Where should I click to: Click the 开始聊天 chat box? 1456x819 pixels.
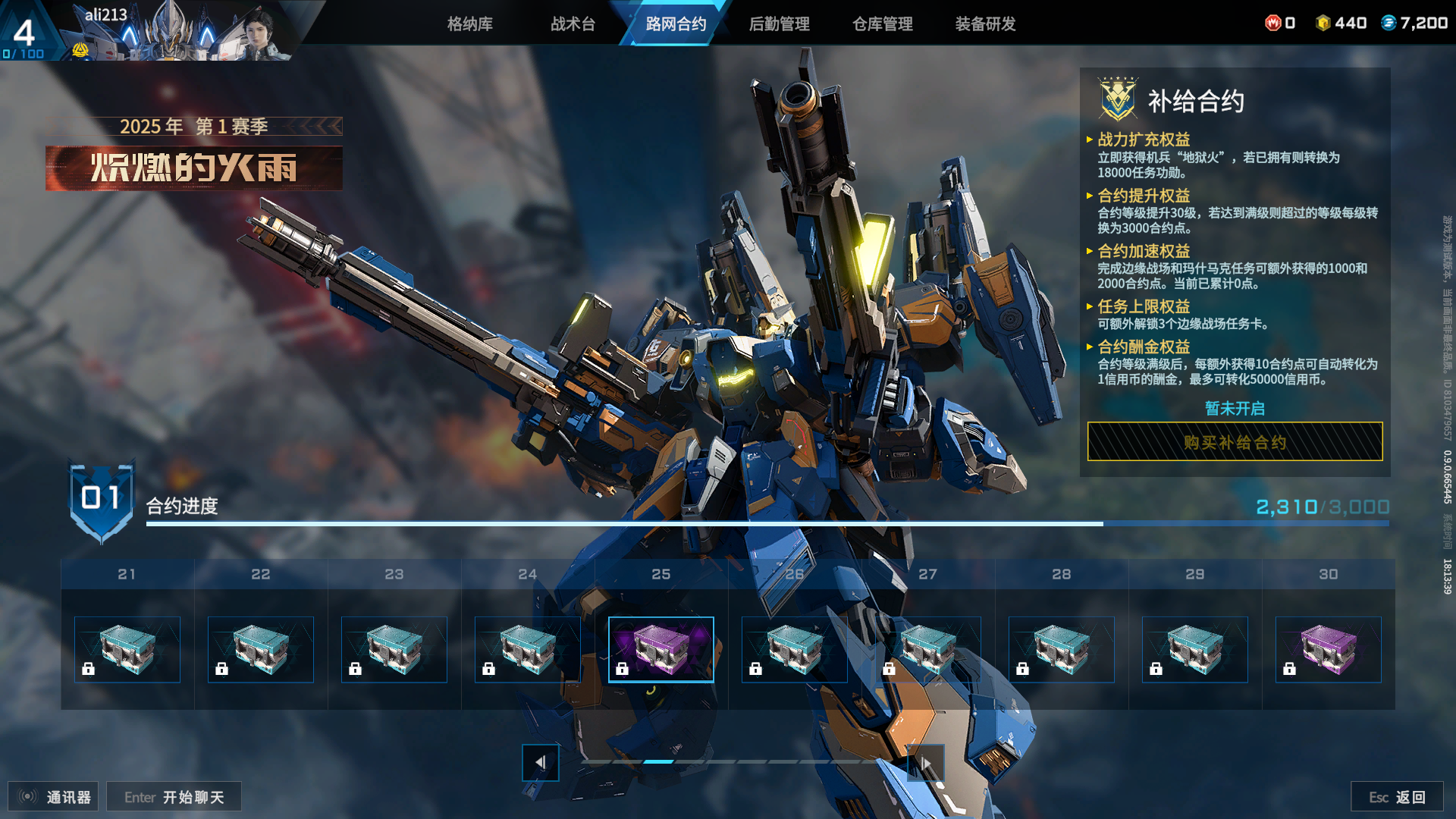point(174,797)
